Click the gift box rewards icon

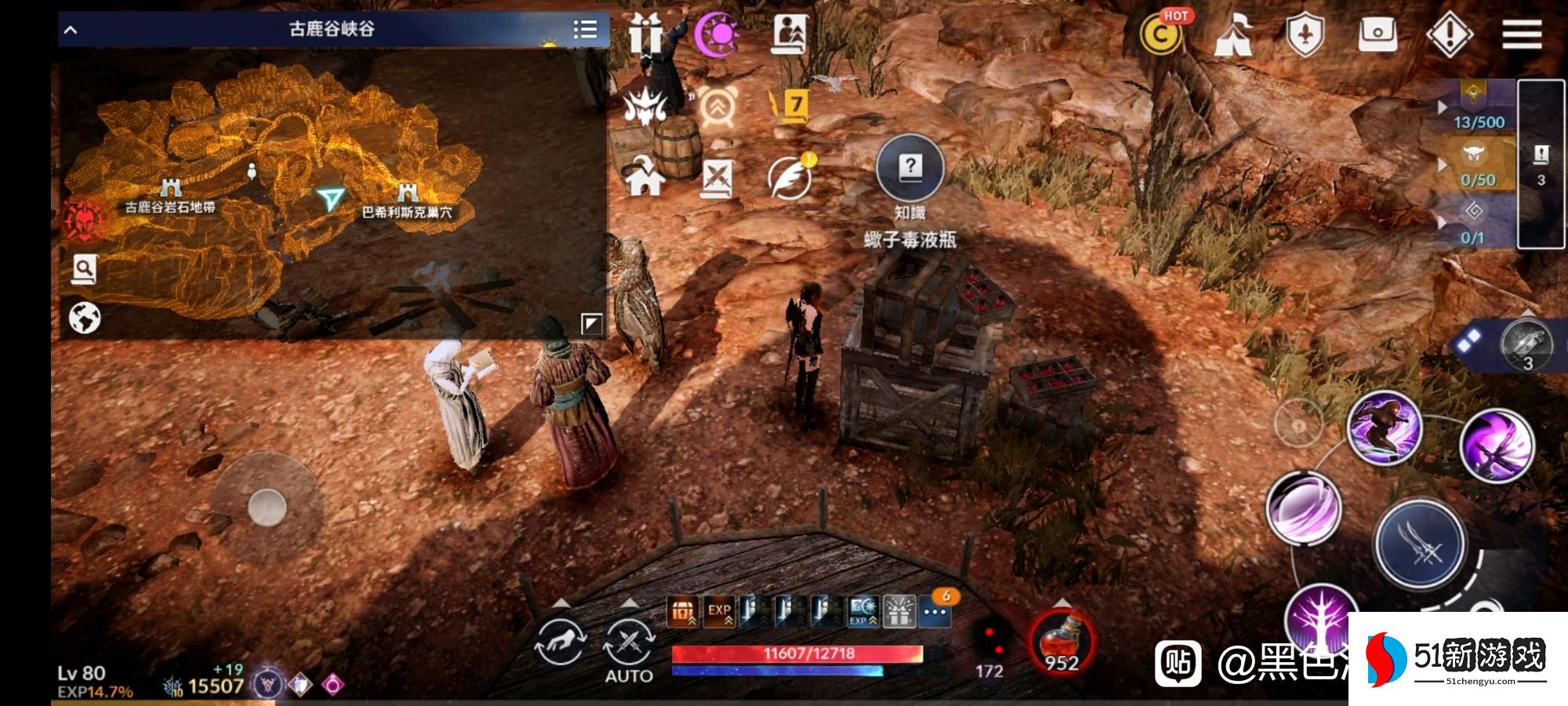point(646,34)
